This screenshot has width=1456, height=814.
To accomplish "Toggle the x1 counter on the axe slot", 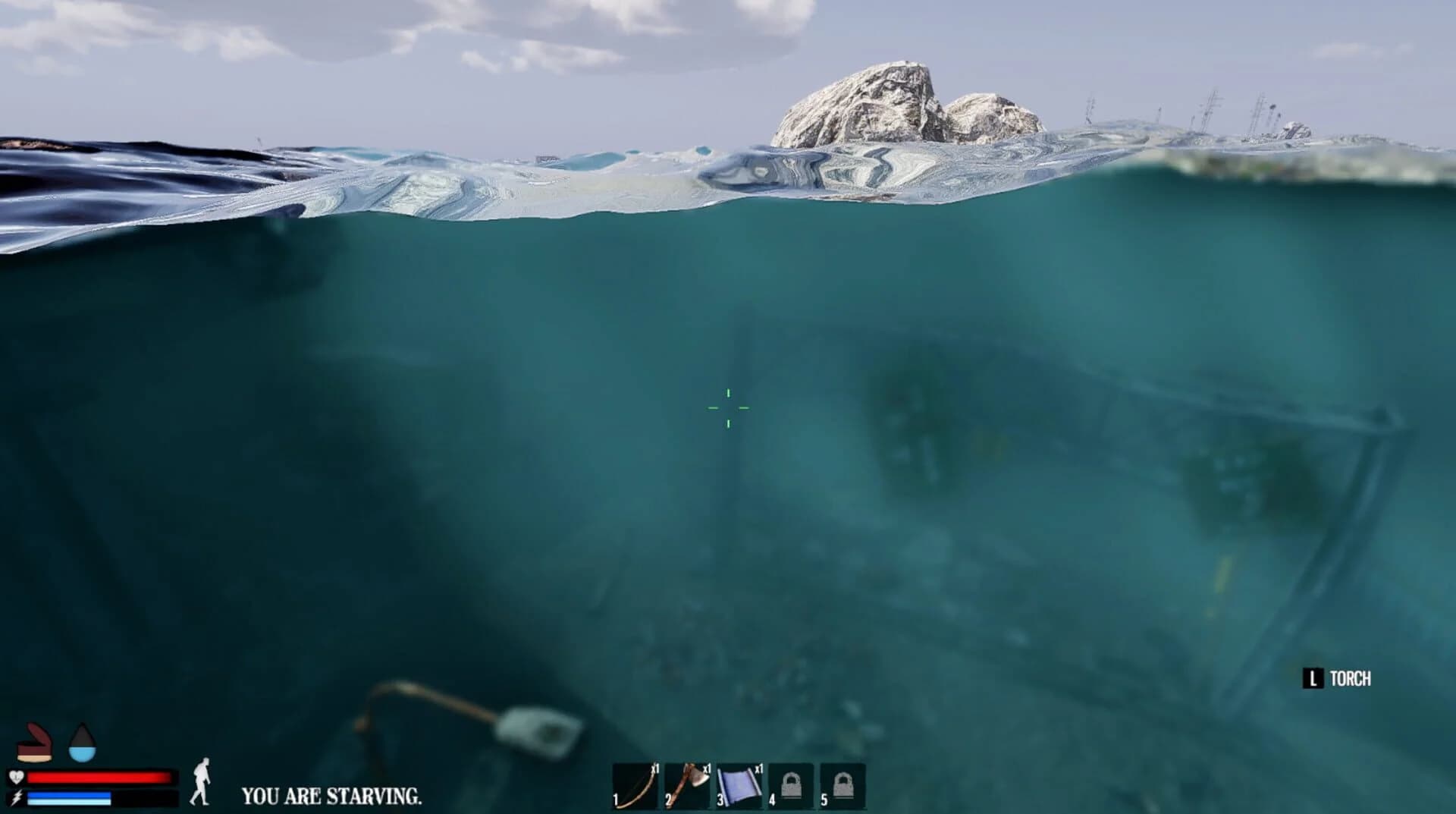I will coord(708,768).
